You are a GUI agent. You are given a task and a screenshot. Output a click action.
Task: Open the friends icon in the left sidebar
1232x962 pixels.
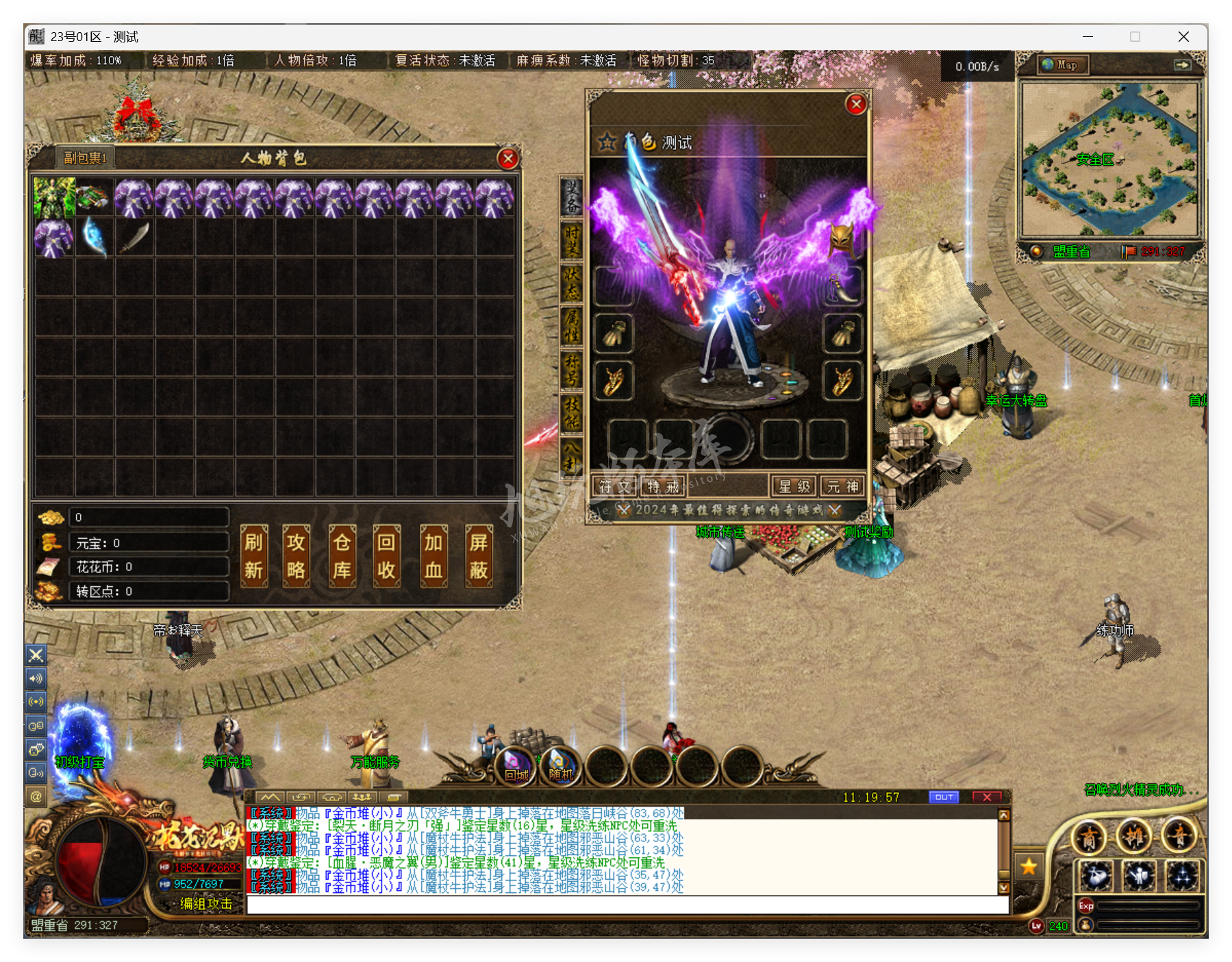pyautogui.click(x=36, y=726)
